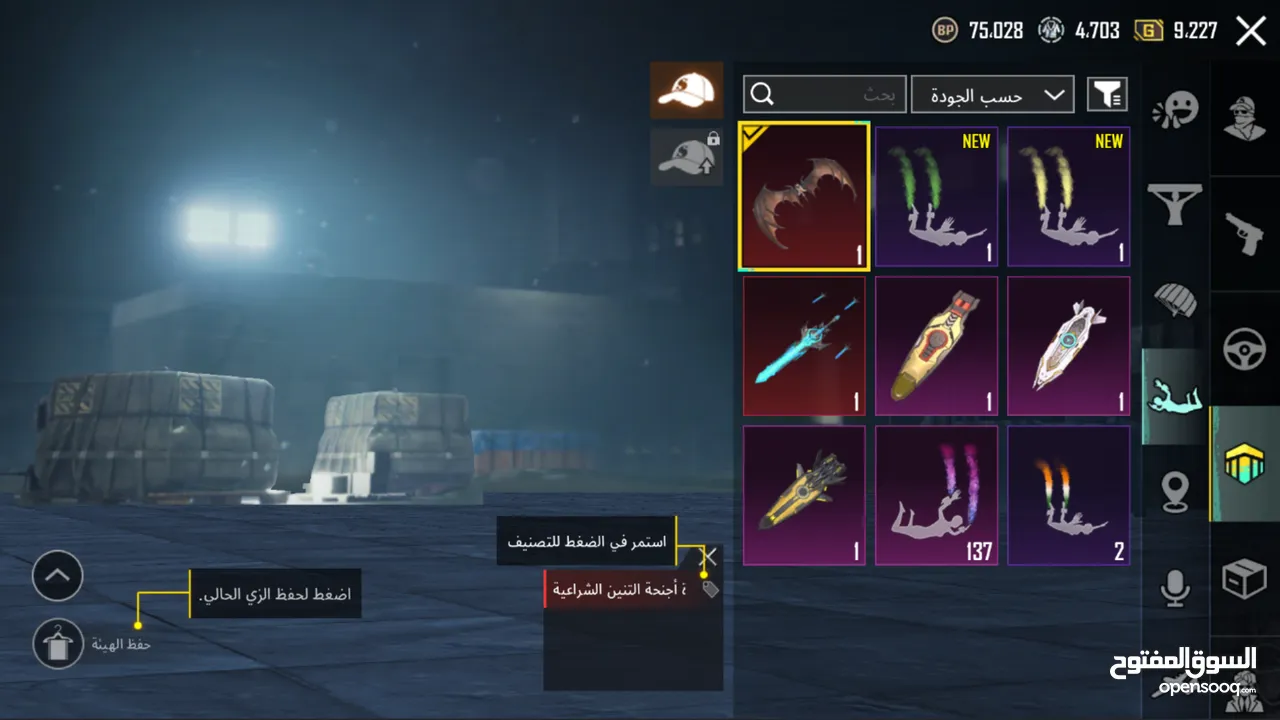
Task: Select the rainbow trail item showing 137
Action: (x=936, y=494)
